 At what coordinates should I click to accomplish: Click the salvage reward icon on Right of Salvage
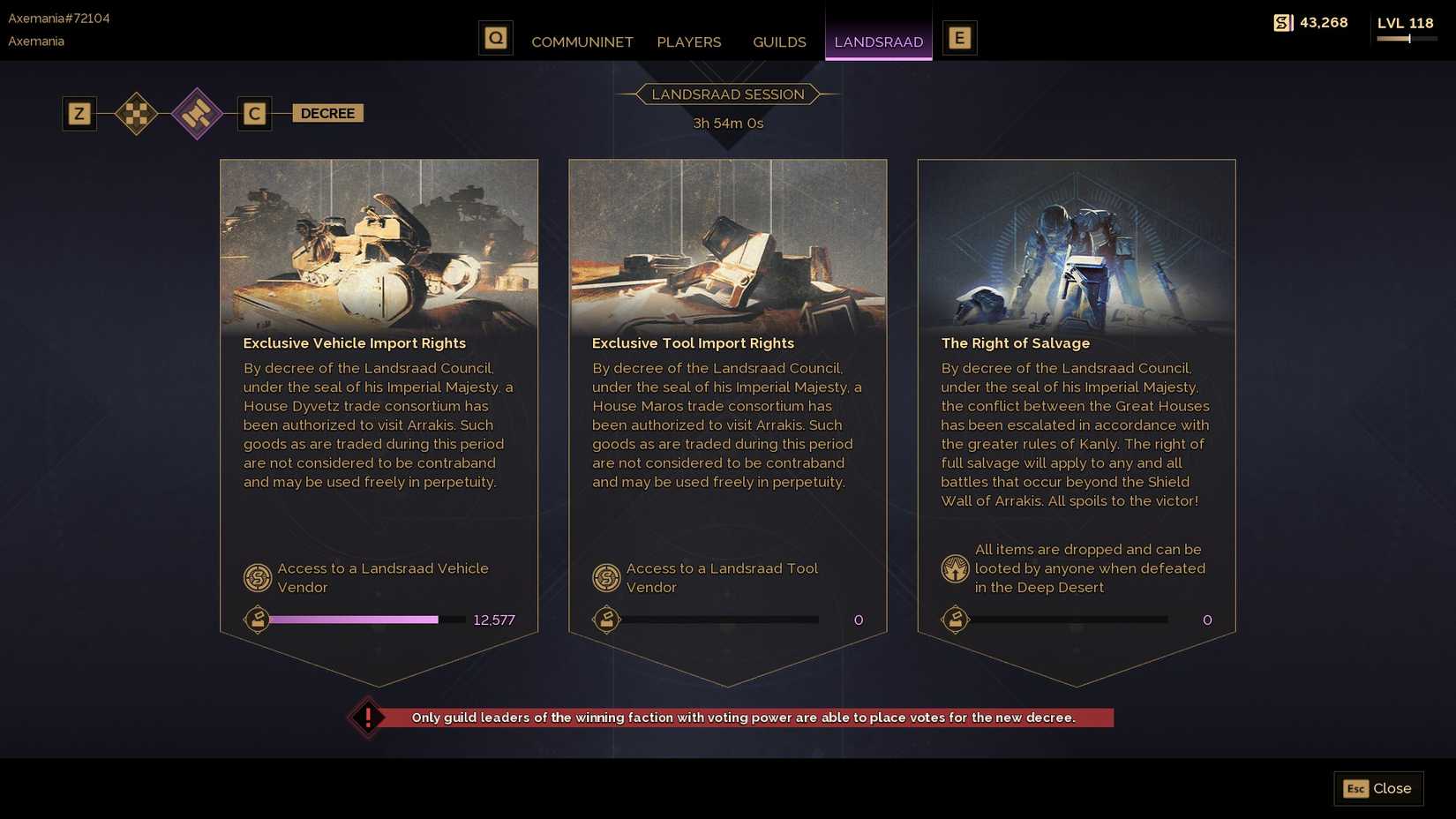(x=955, y=569)
